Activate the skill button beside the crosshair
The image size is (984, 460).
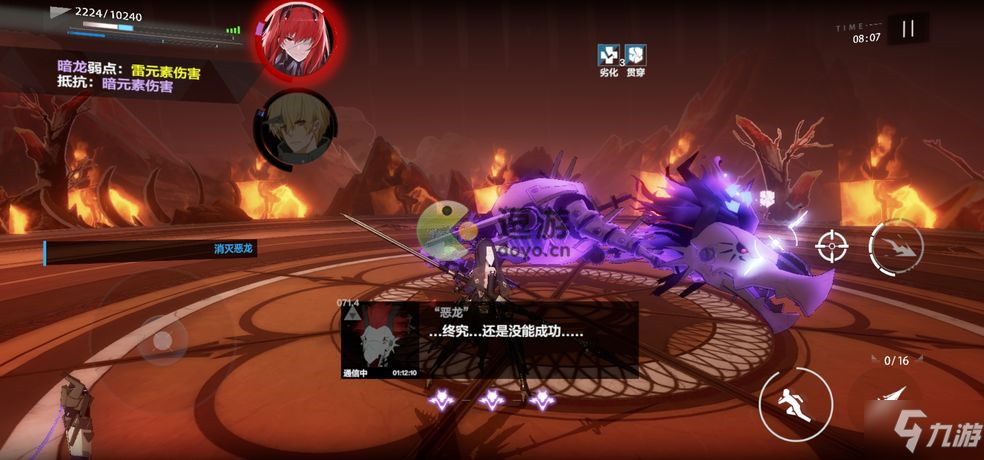tap(896, 247)
